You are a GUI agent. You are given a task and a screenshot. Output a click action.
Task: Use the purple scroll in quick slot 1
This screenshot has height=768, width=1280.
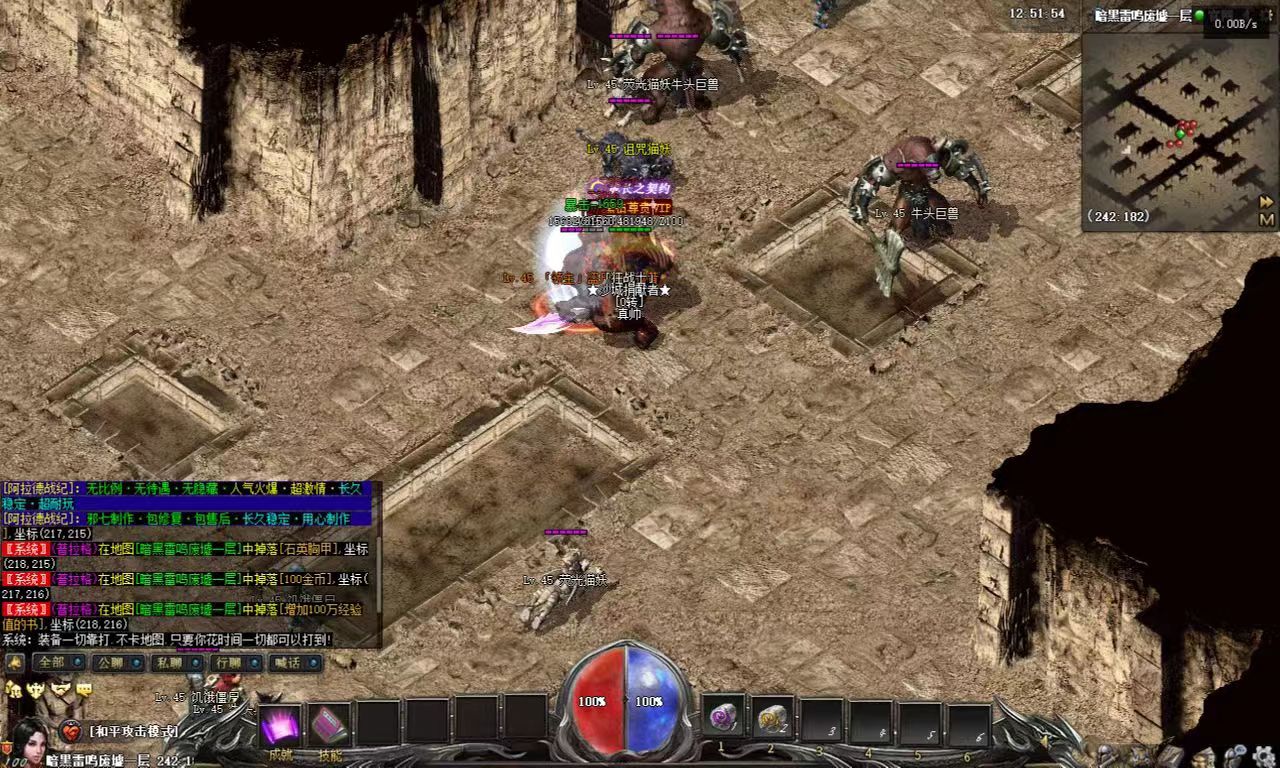723,717
